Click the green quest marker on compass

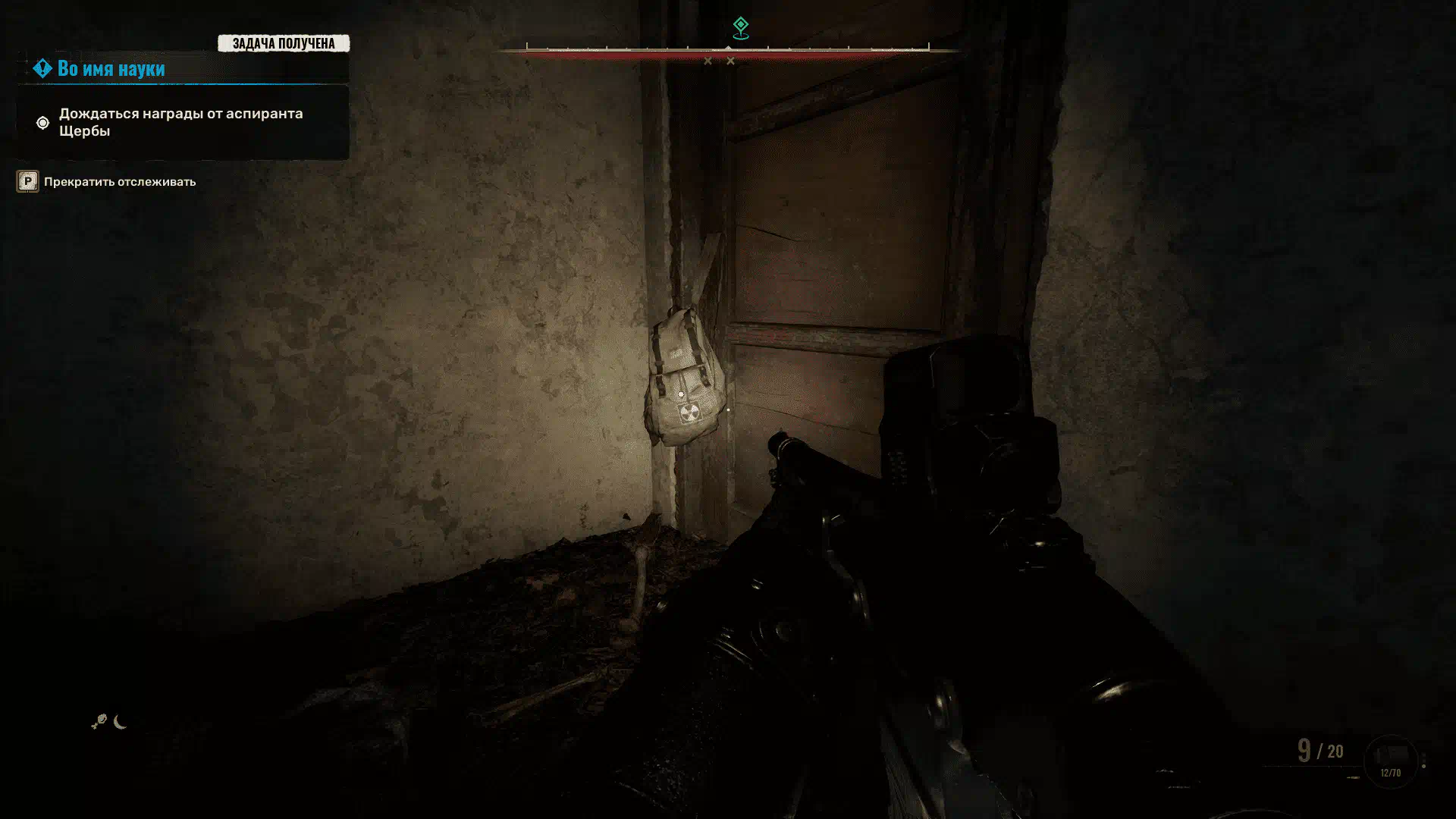(x=740, y=28)
